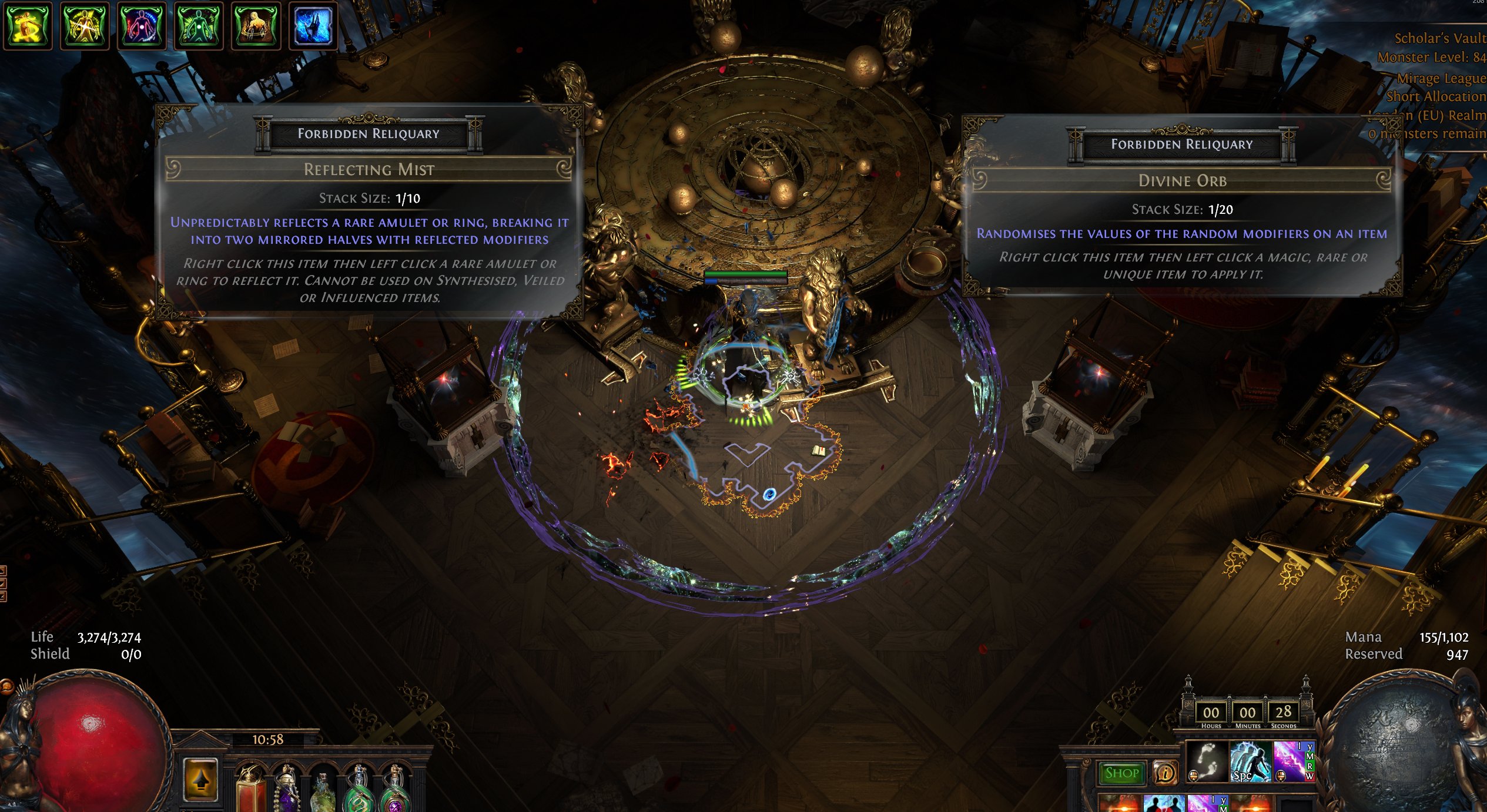The width and height of the screenshot is (1487, 812).
Task: Click the orange info speech-bubble icon
Action: [1164, 773]
